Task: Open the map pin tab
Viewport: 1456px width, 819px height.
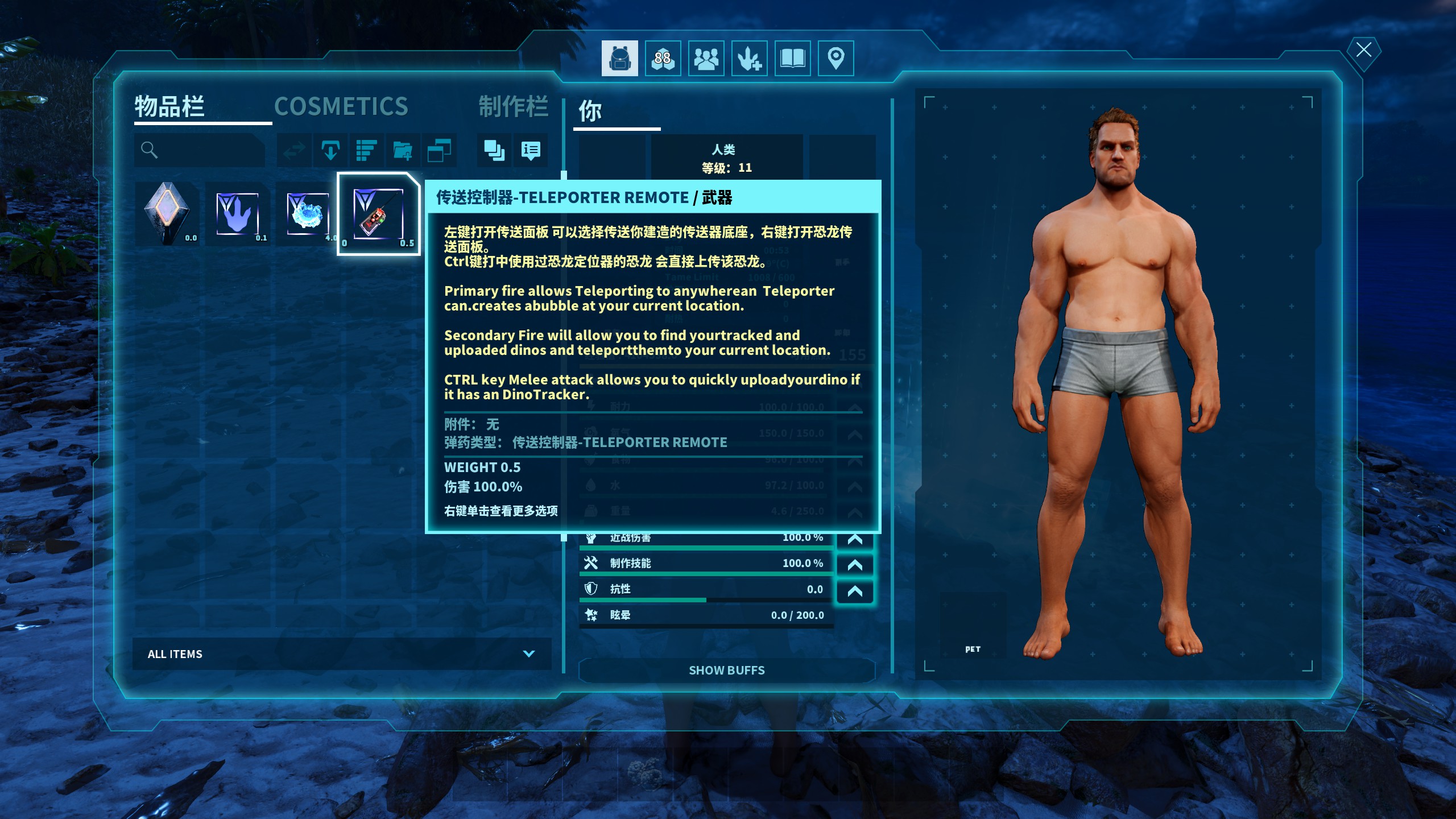Action: [x=835, y=58]
